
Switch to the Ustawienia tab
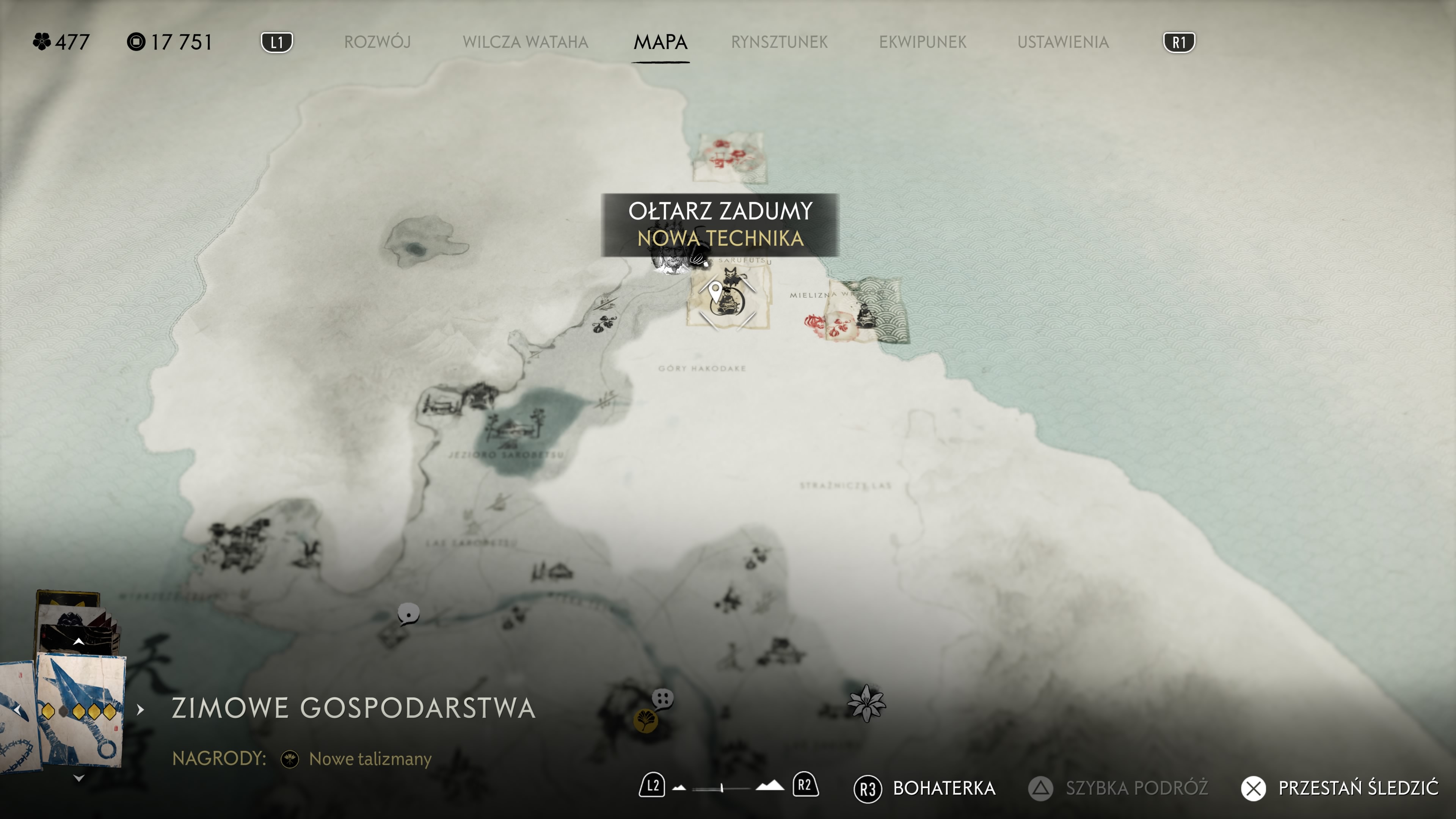click(1062, 42)
